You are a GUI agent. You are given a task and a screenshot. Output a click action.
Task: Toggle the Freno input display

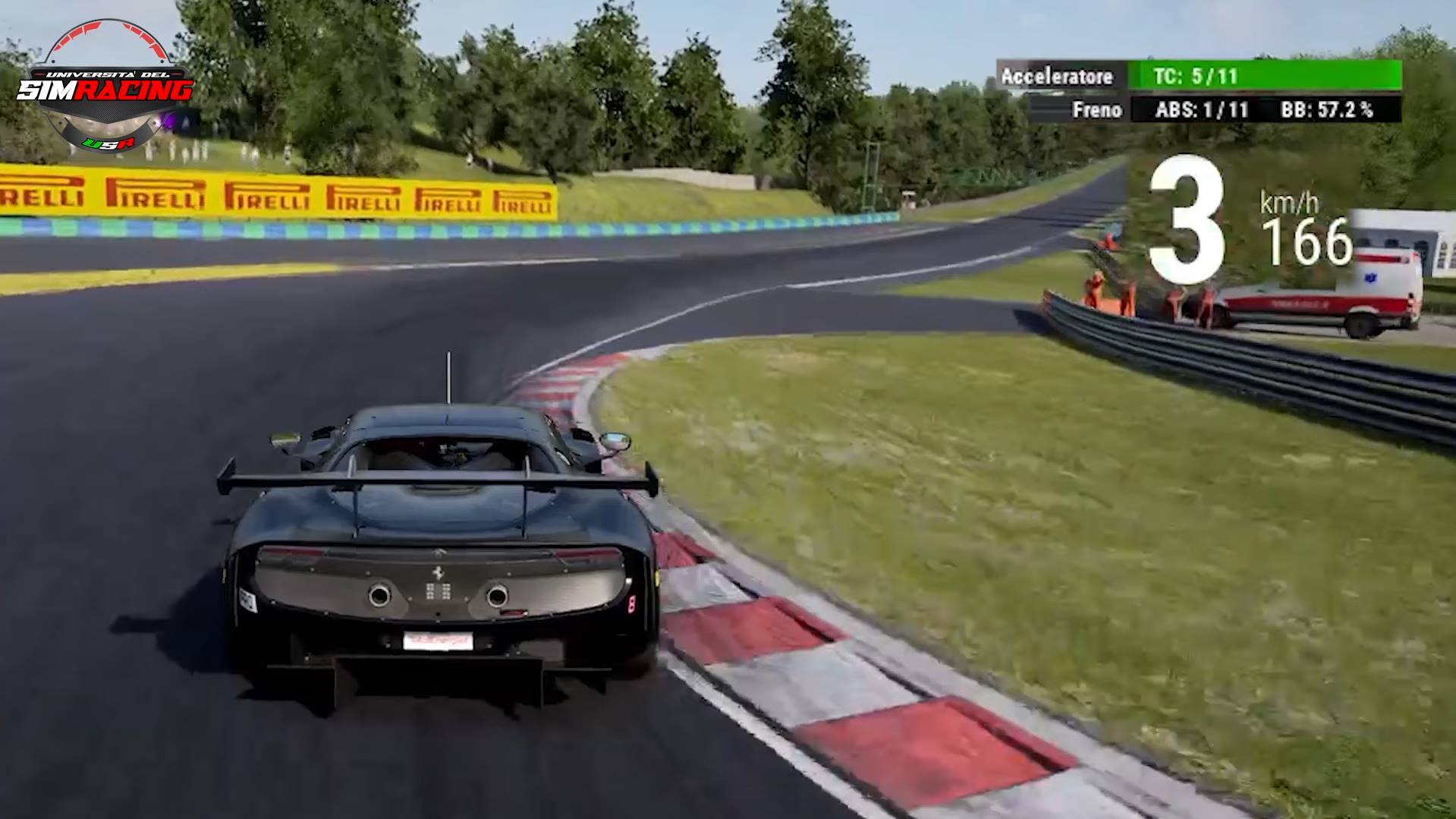(1098, 109)
